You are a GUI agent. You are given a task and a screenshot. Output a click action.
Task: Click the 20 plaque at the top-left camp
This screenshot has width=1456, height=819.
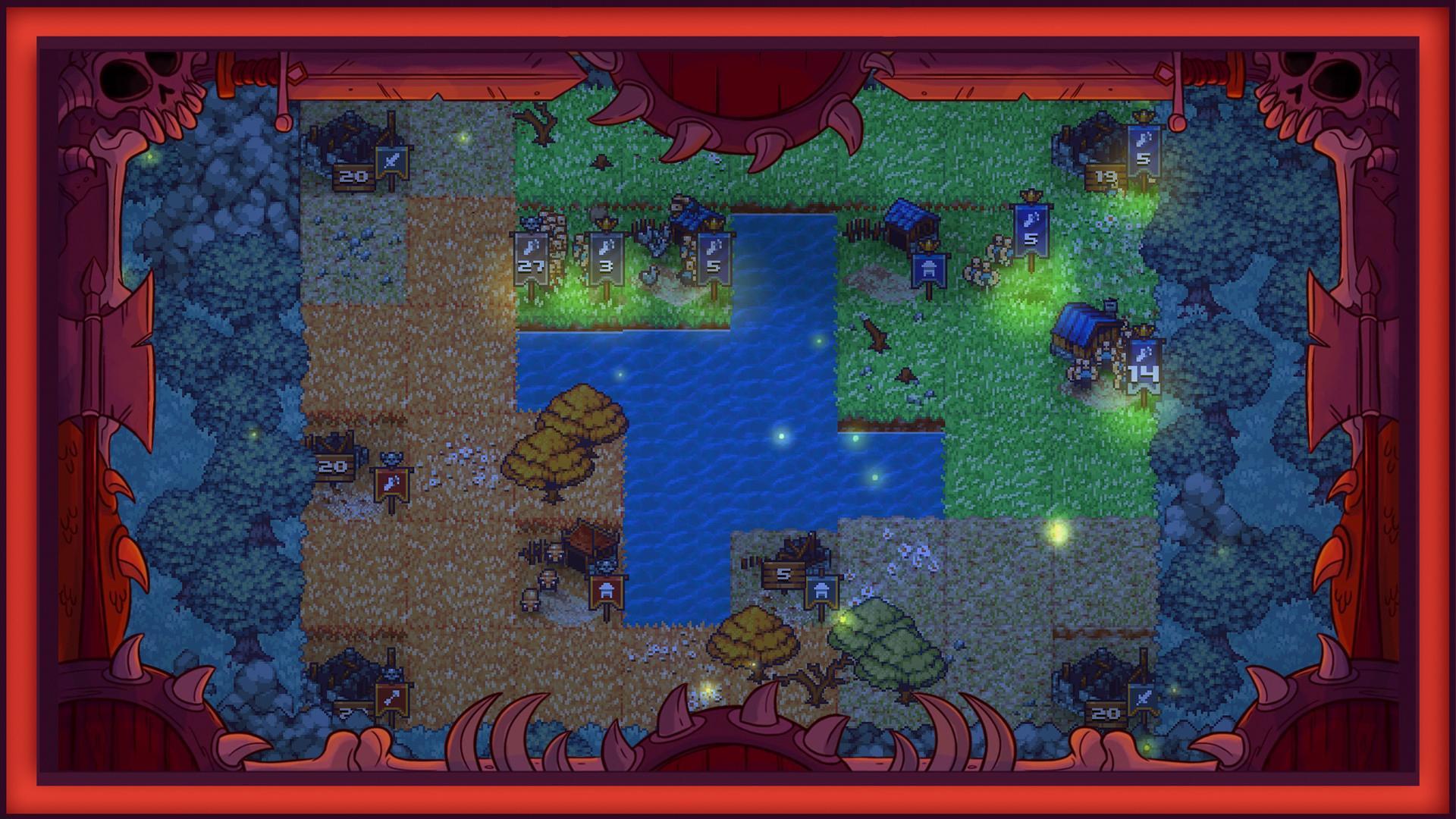(x=351, y=176)
